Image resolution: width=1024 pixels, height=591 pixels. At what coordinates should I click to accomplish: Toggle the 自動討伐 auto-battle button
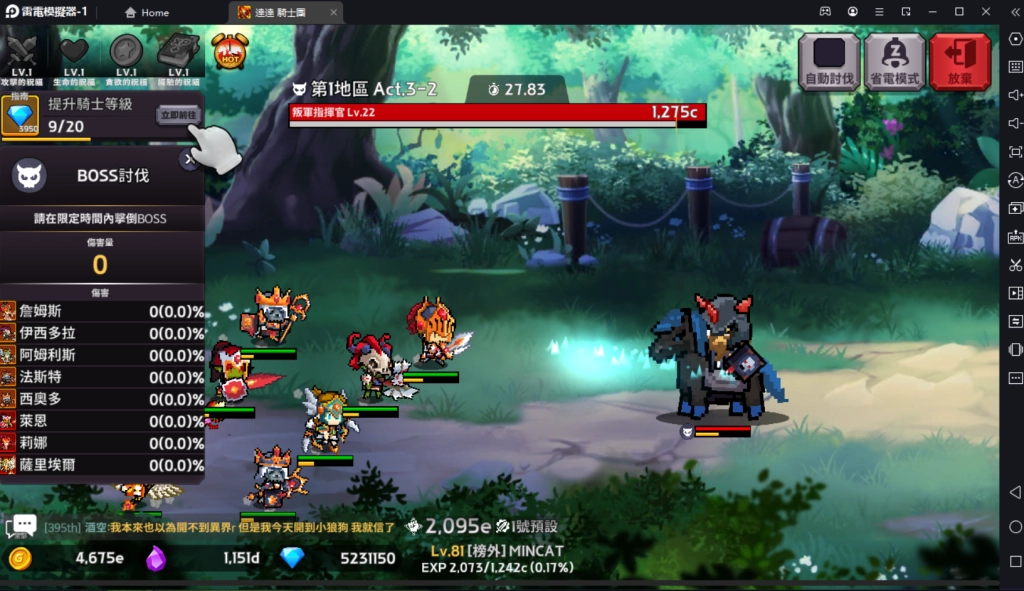(x=829, y=62)
